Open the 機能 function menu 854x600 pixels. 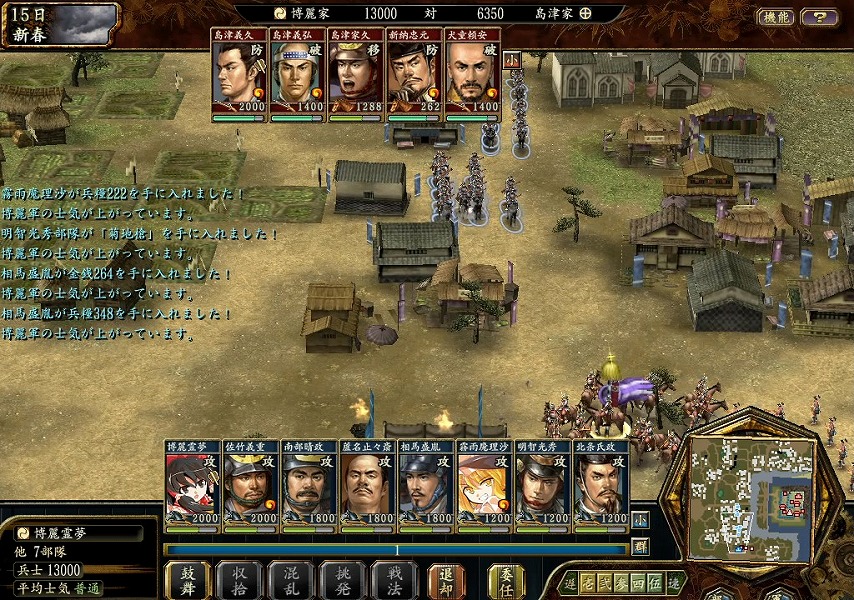click(775, 17)
